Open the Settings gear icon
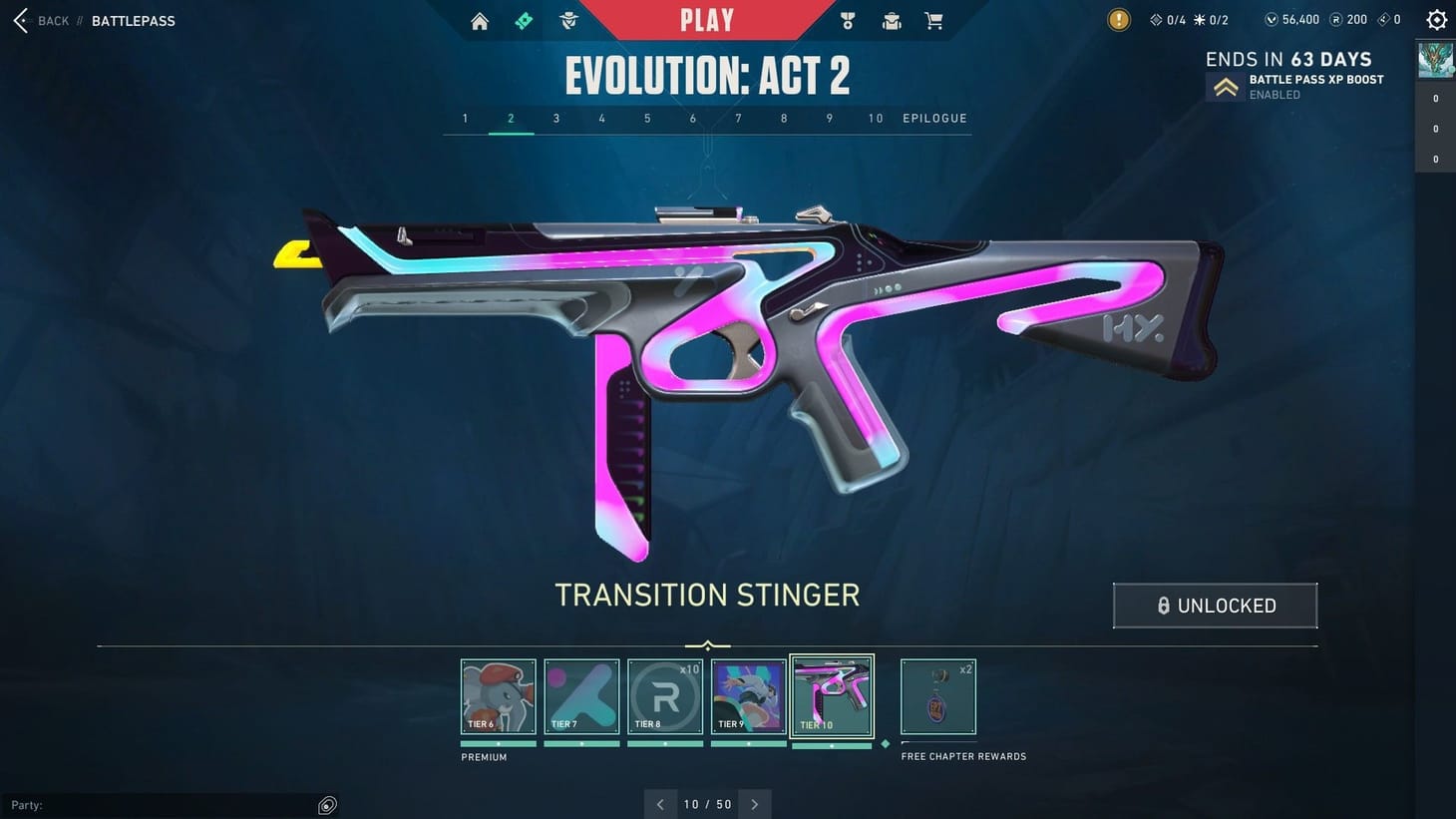1456x819 pixels. [1435, 19]
